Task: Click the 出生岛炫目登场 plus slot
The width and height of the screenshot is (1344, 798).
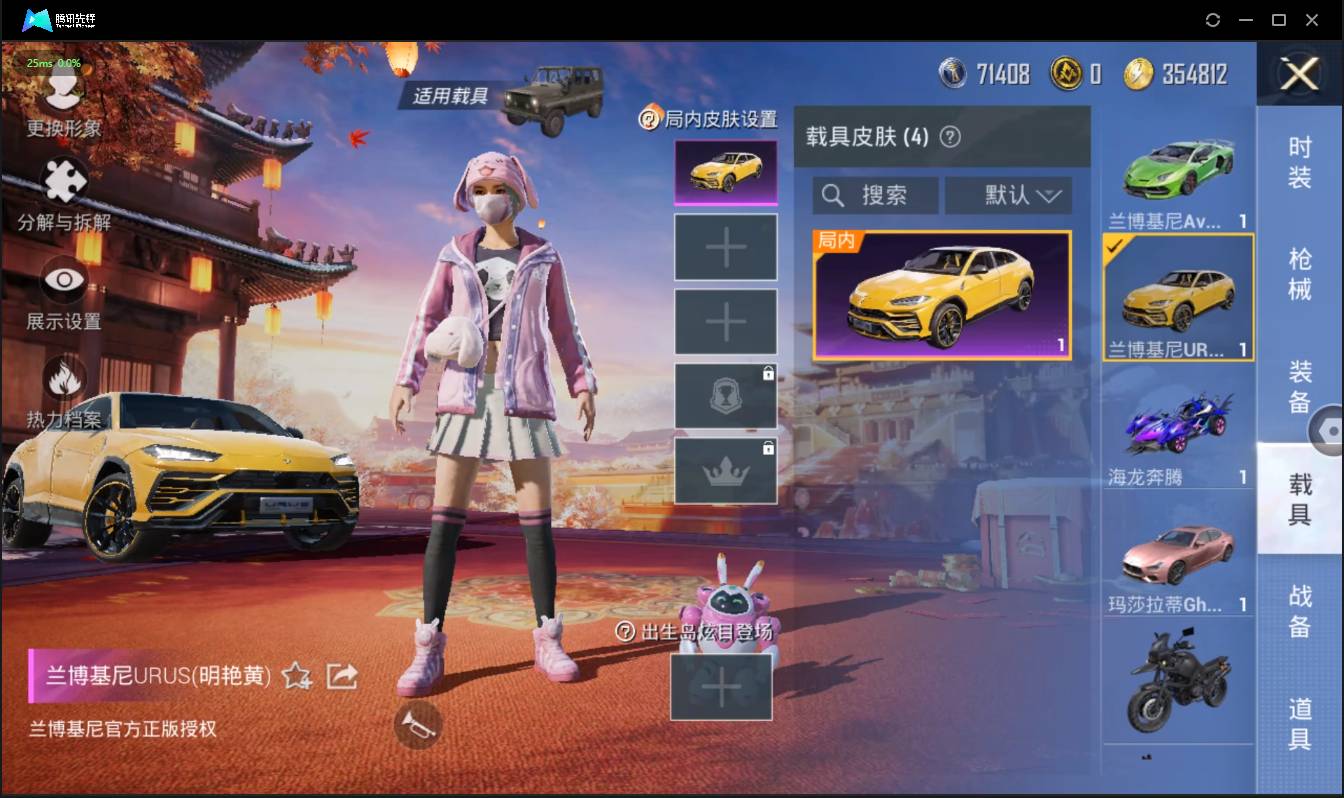Action: click(722, 686)
